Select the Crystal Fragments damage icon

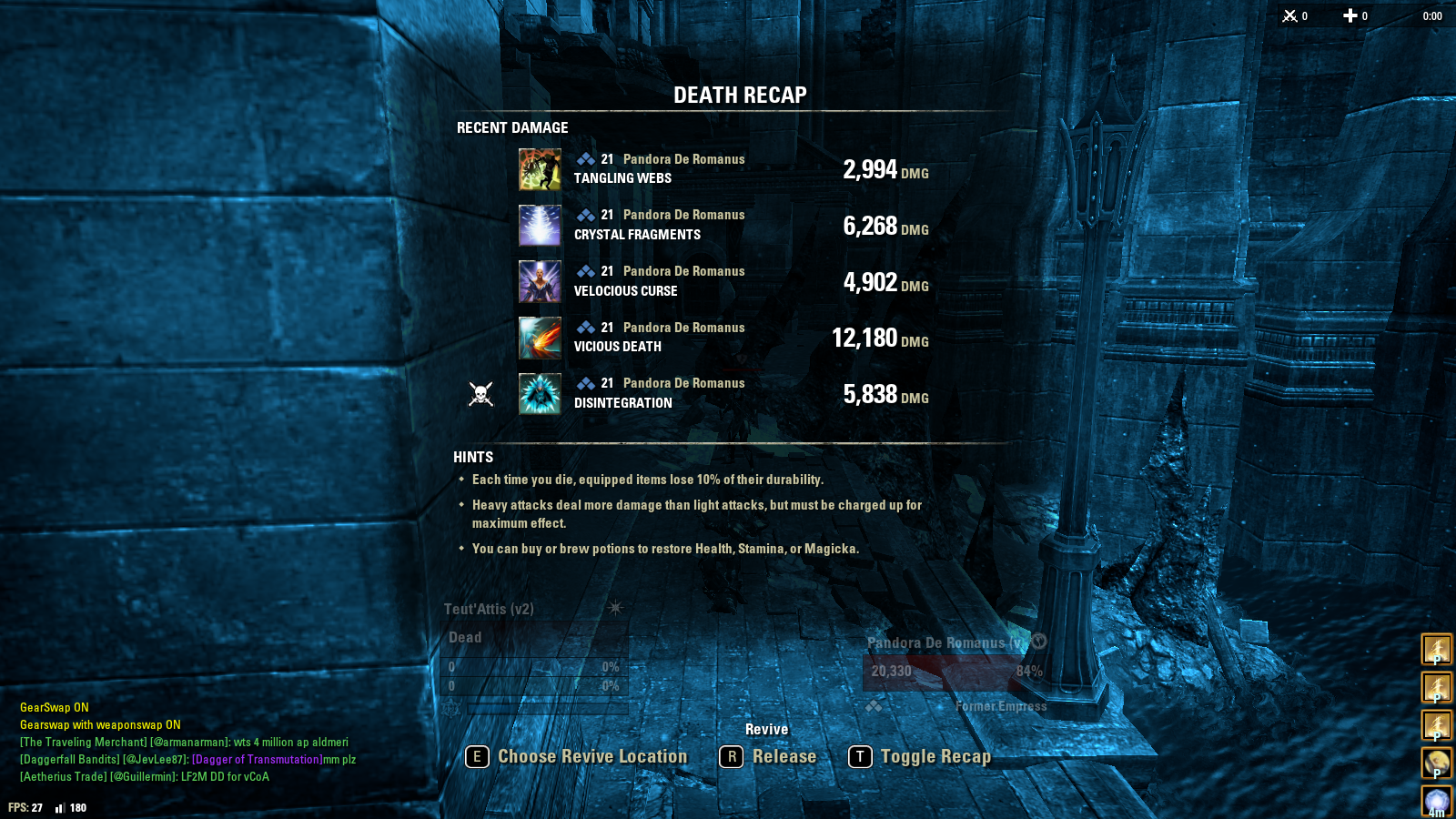click(x=540, y=226)
